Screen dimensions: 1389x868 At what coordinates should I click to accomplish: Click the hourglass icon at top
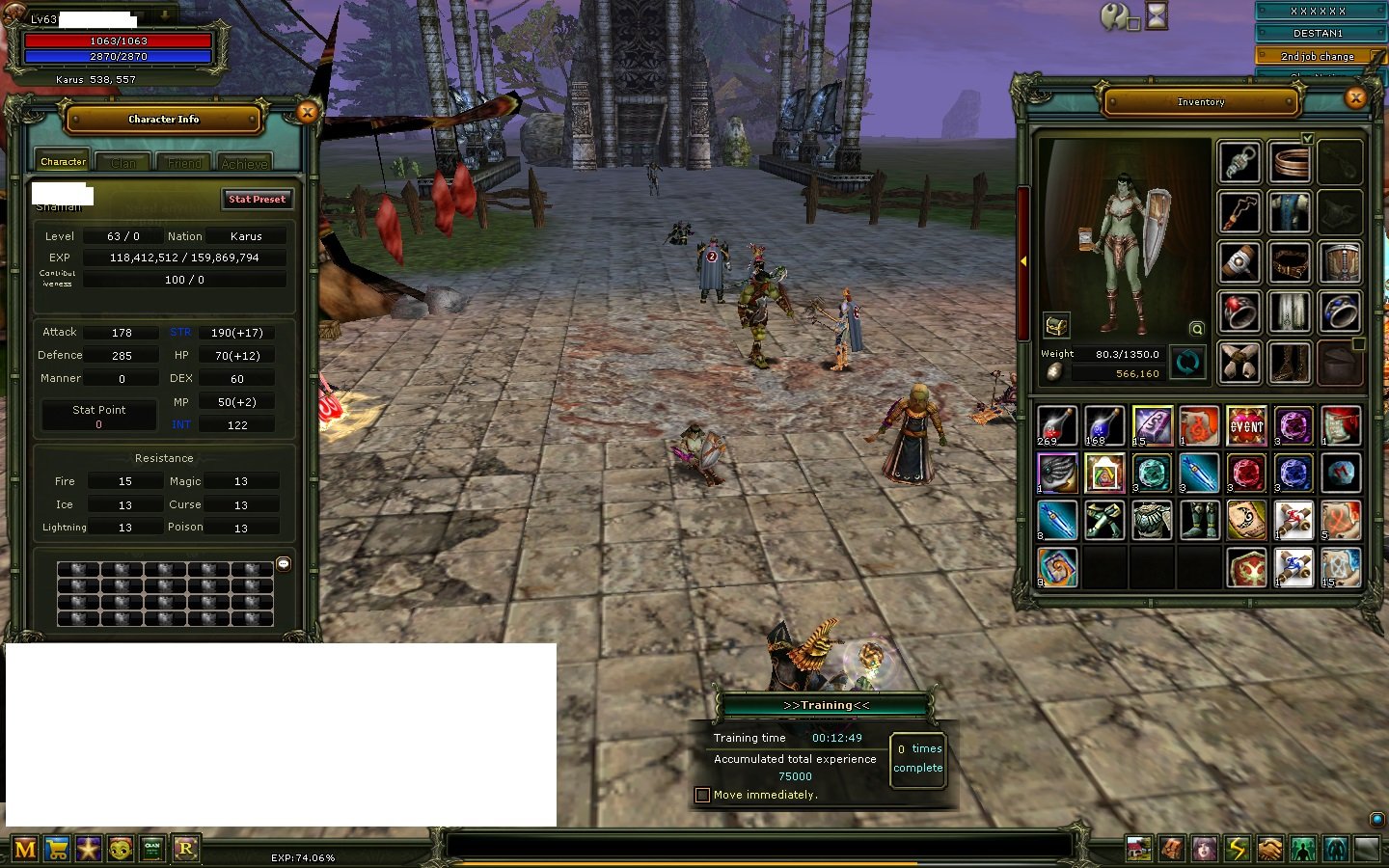tap(1157, 15)
